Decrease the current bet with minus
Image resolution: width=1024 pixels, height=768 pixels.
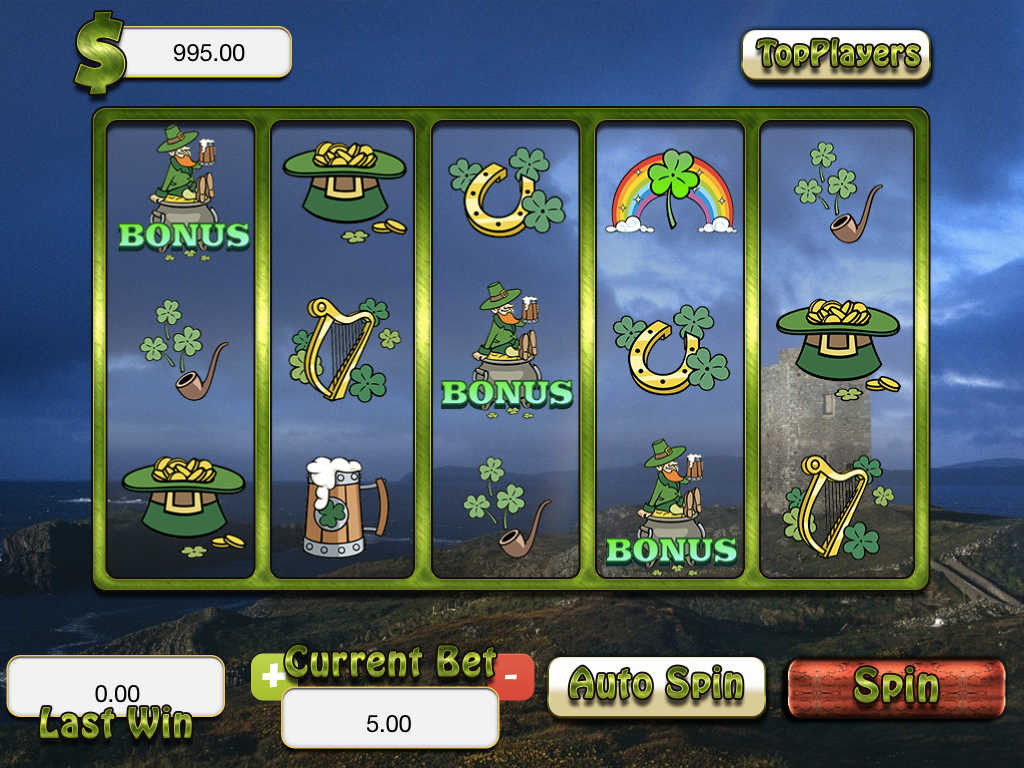point(513,677)
